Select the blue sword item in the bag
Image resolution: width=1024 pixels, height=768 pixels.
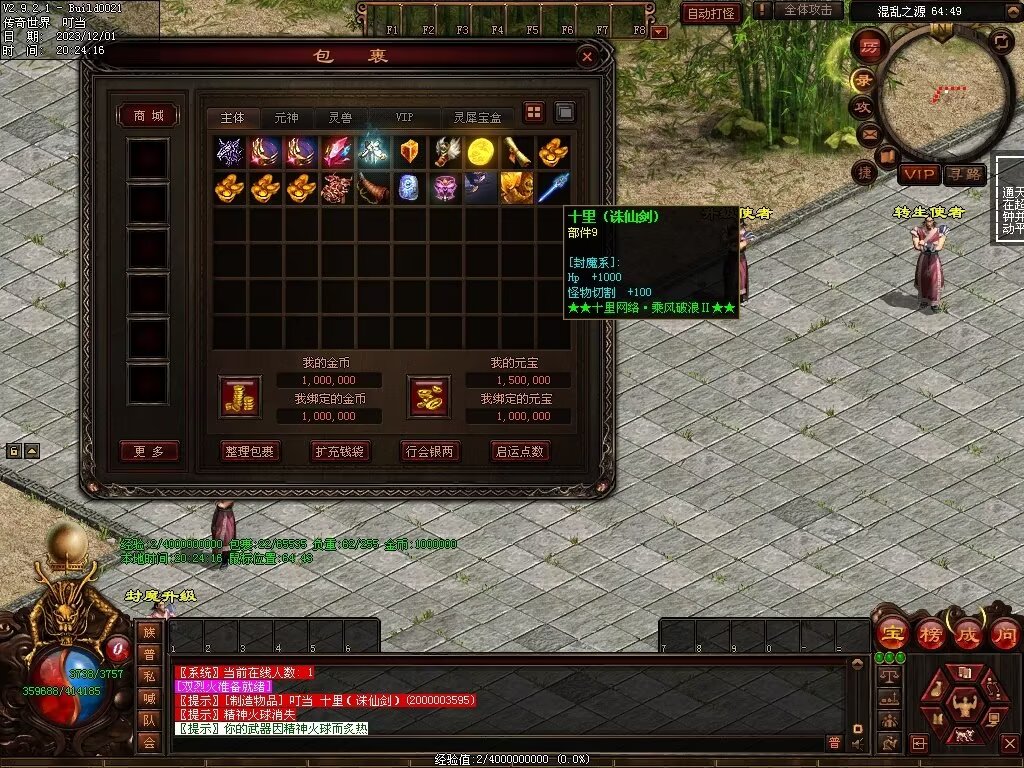coord(553,187)
